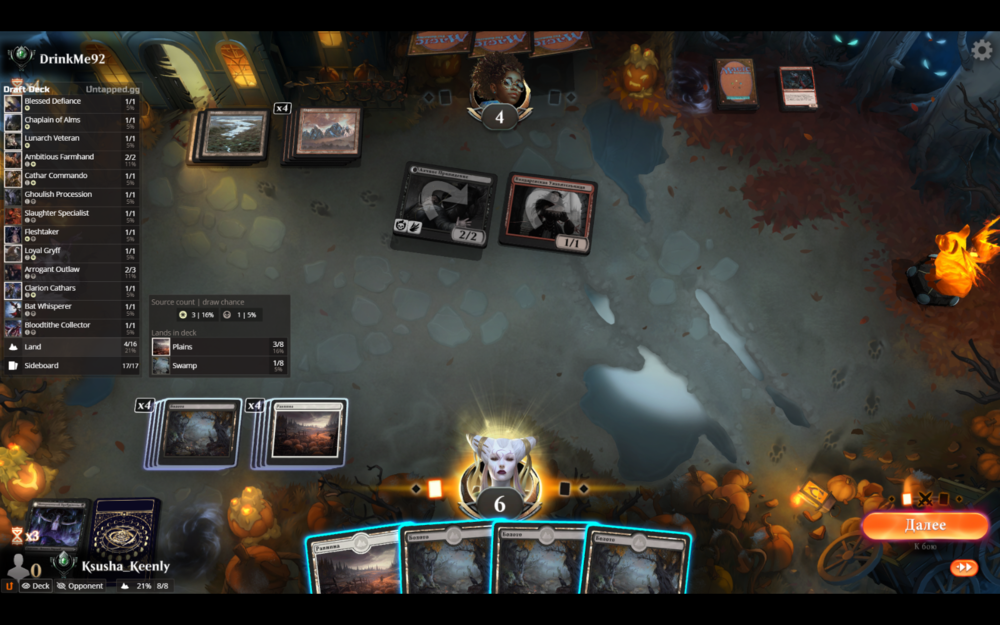Image resolution: width=1000 pixels, height=625 pixels.
Task: Toggle the double-arrow auto-pass button
Action: coord(963,567)
